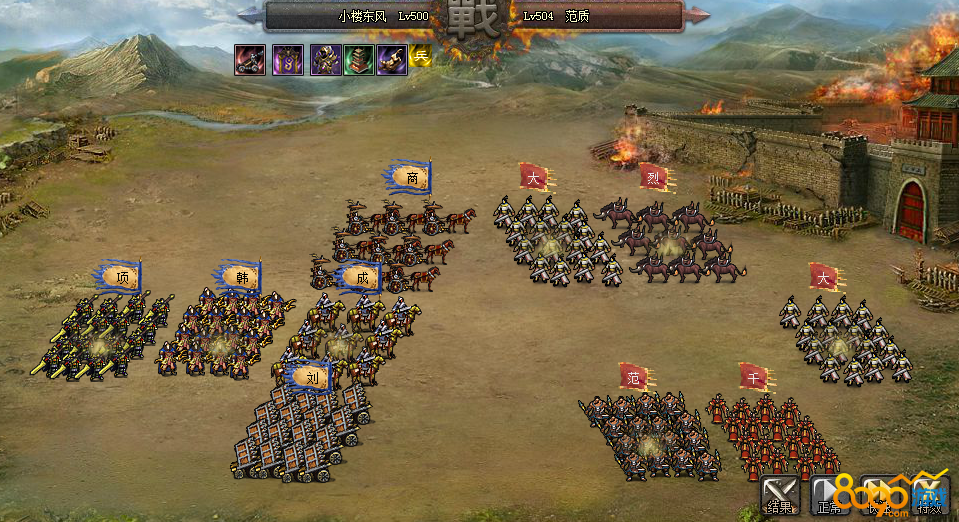This screenshot has height=522, width=959.
Task: Select the golden horse statue icon
Action: pos(391,60)
